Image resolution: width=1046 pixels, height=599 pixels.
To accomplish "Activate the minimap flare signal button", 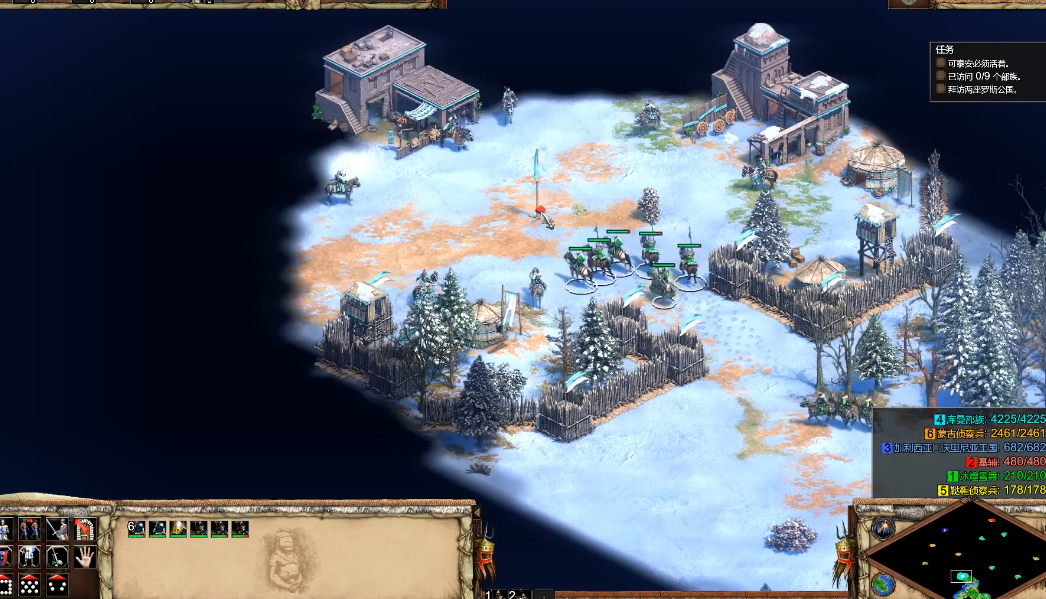I will 882,527.
